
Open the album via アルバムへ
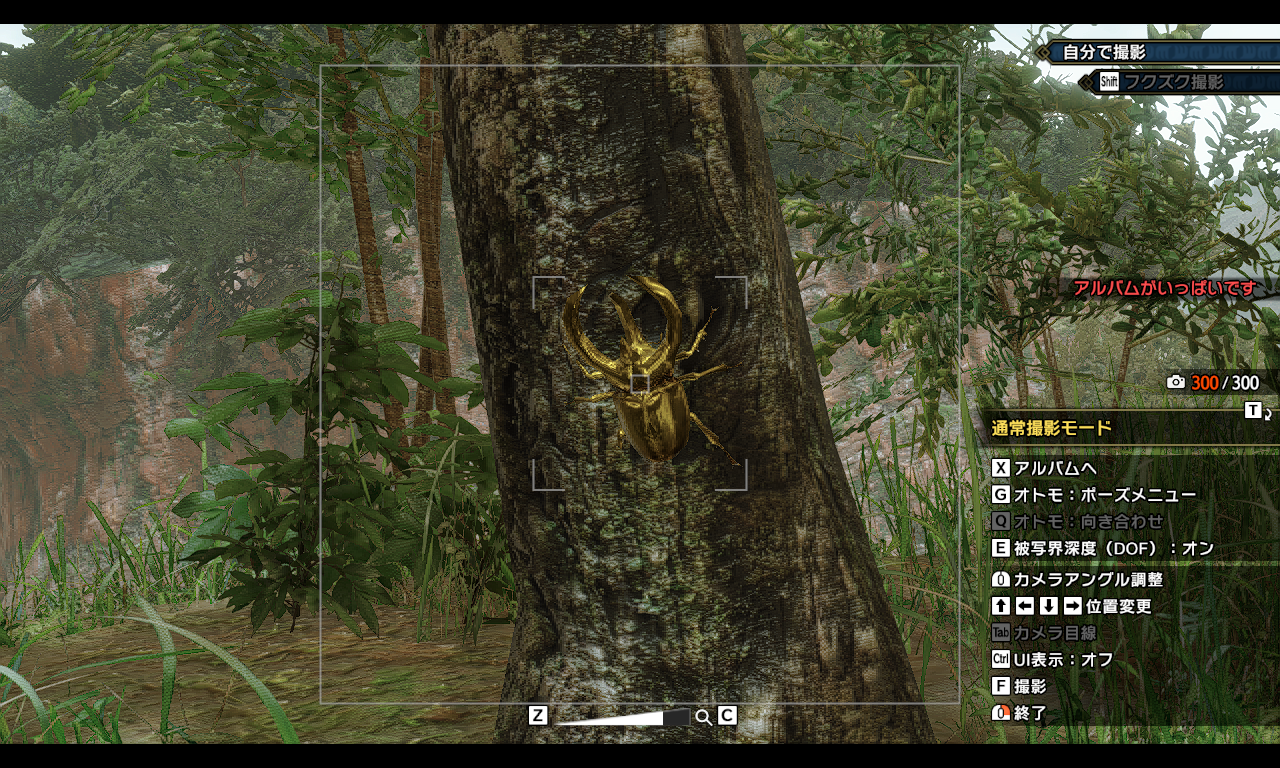tap(1055, 468)
